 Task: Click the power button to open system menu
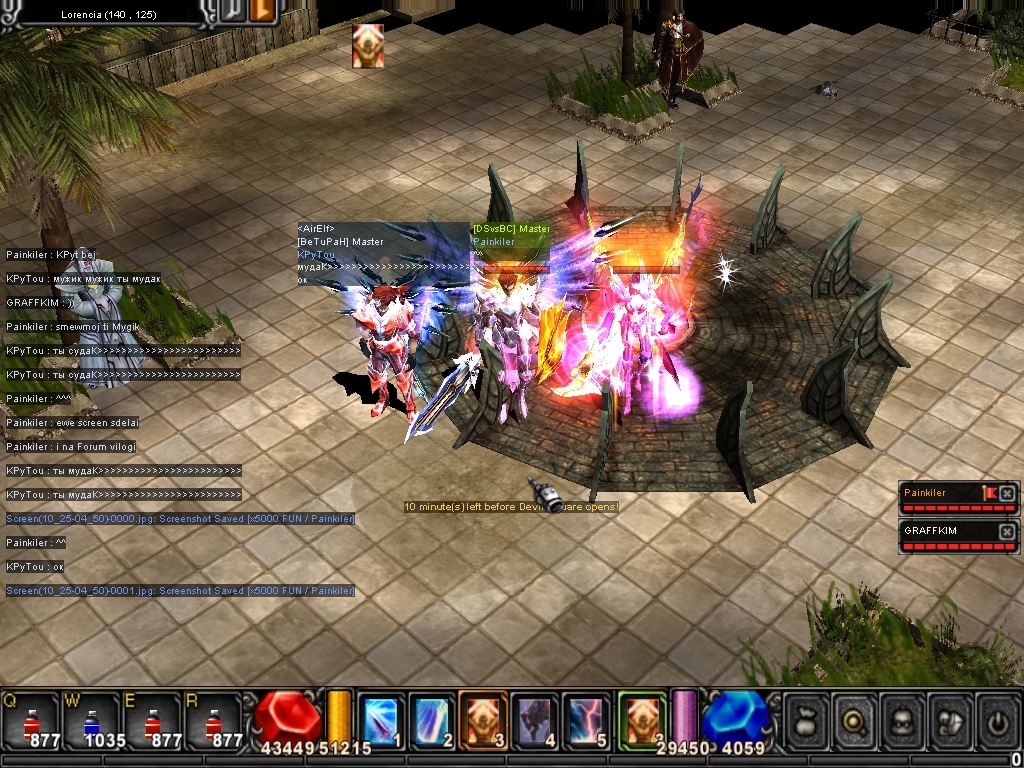coord(996,720)
